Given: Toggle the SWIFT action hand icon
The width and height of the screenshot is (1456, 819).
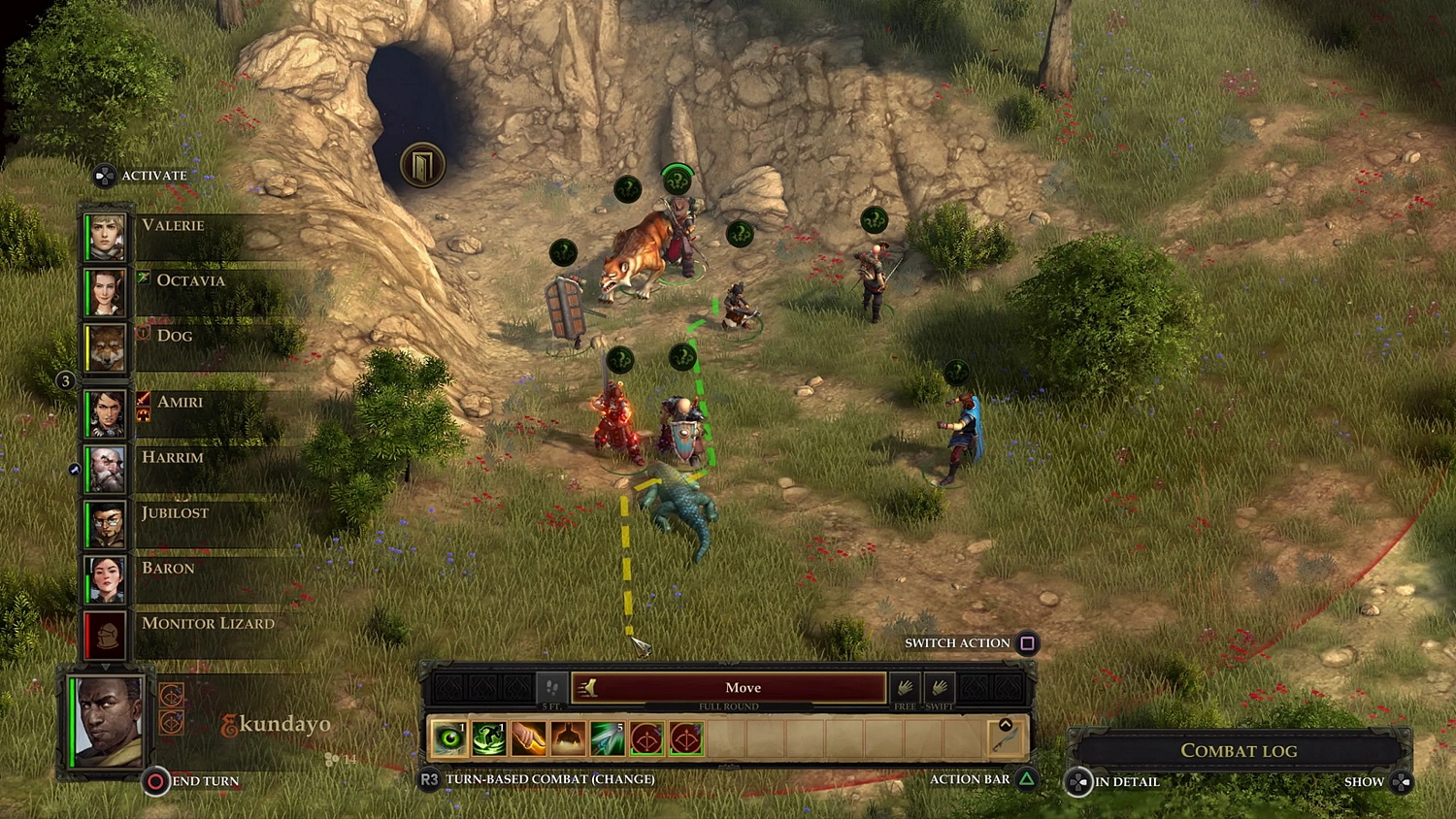Looking at the screenshot, I should pos(938,687).
